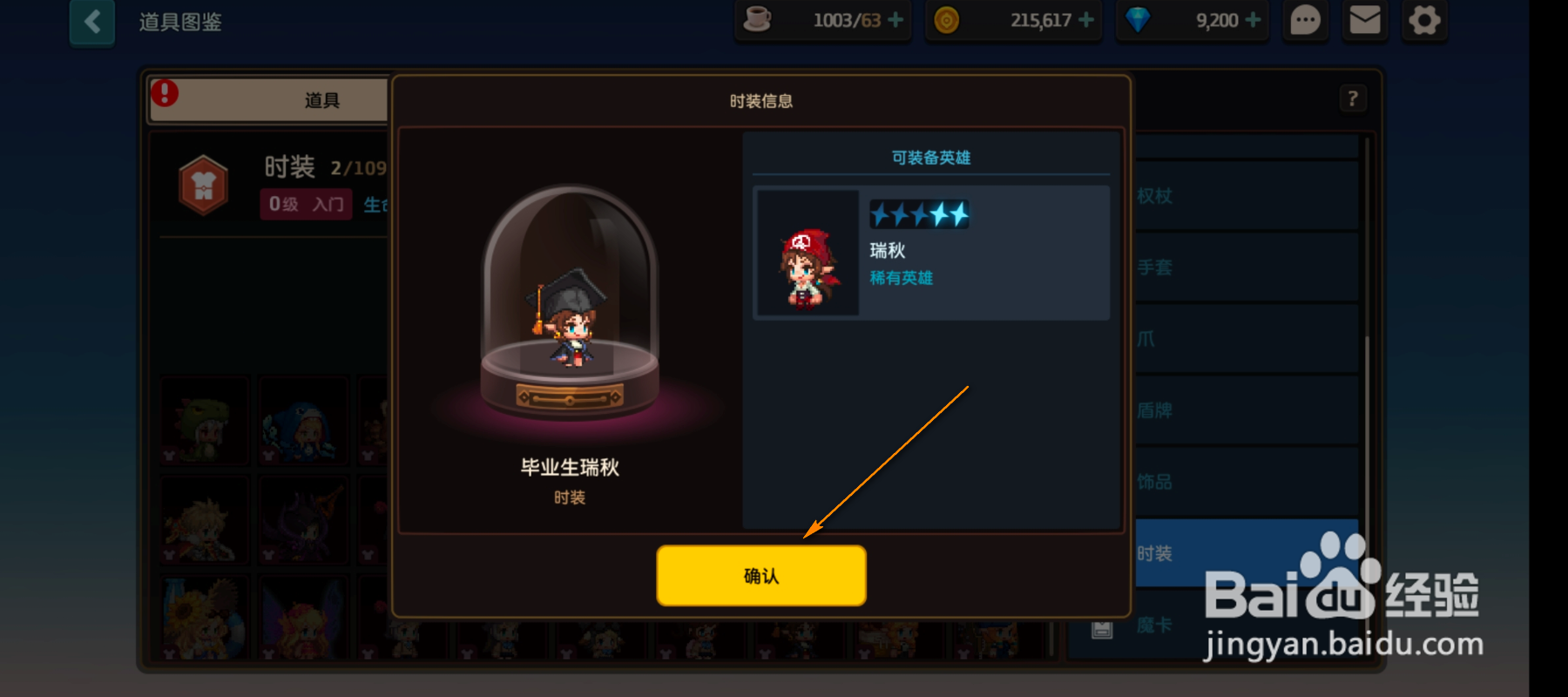Click the coffee cup energy icon
The height and width of the screenshot is (697, 1568).
click(x=757, y=19)
